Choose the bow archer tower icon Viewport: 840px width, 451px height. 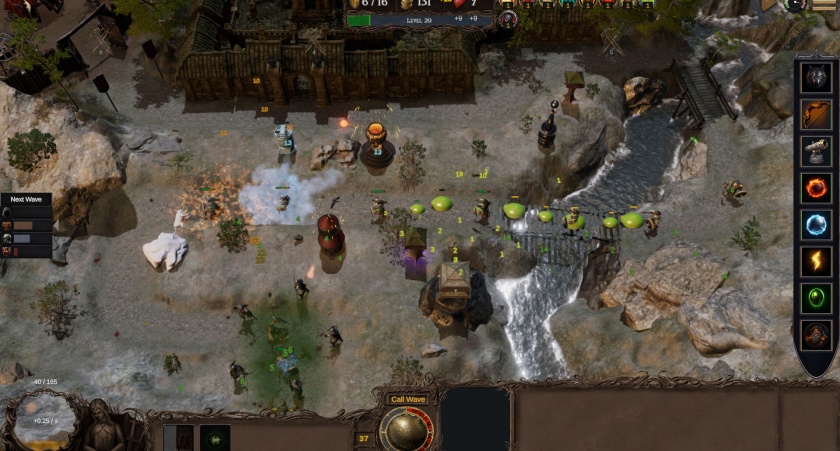pos(816,115)
